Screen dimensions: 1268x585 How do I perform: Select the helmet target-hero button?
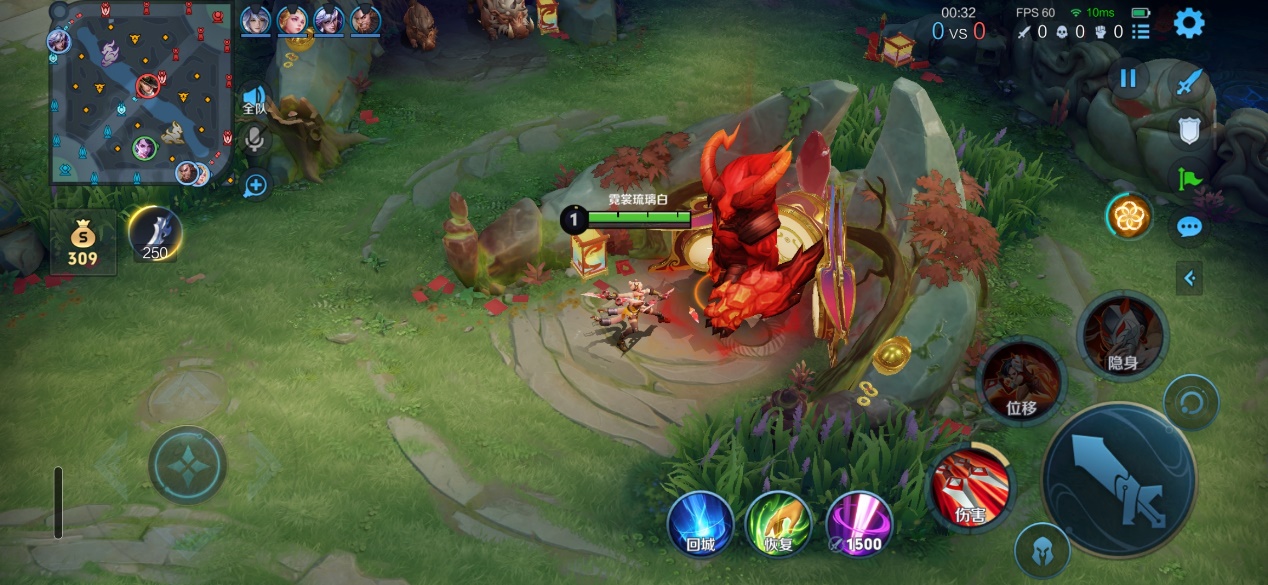(1041, 551)
